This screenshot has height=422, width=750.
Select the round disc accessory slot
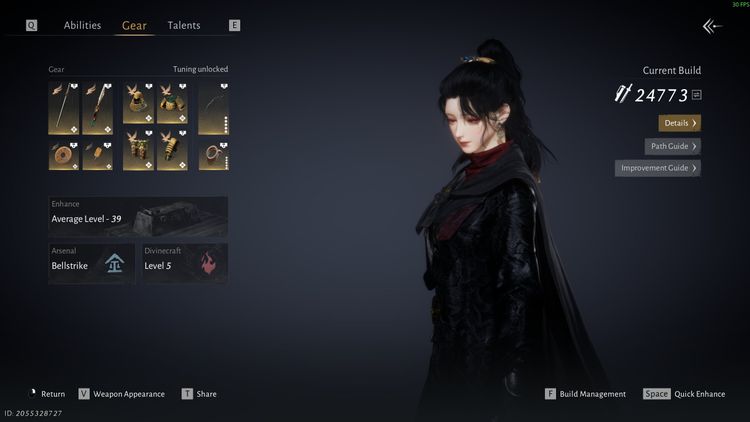click(63, 154)
